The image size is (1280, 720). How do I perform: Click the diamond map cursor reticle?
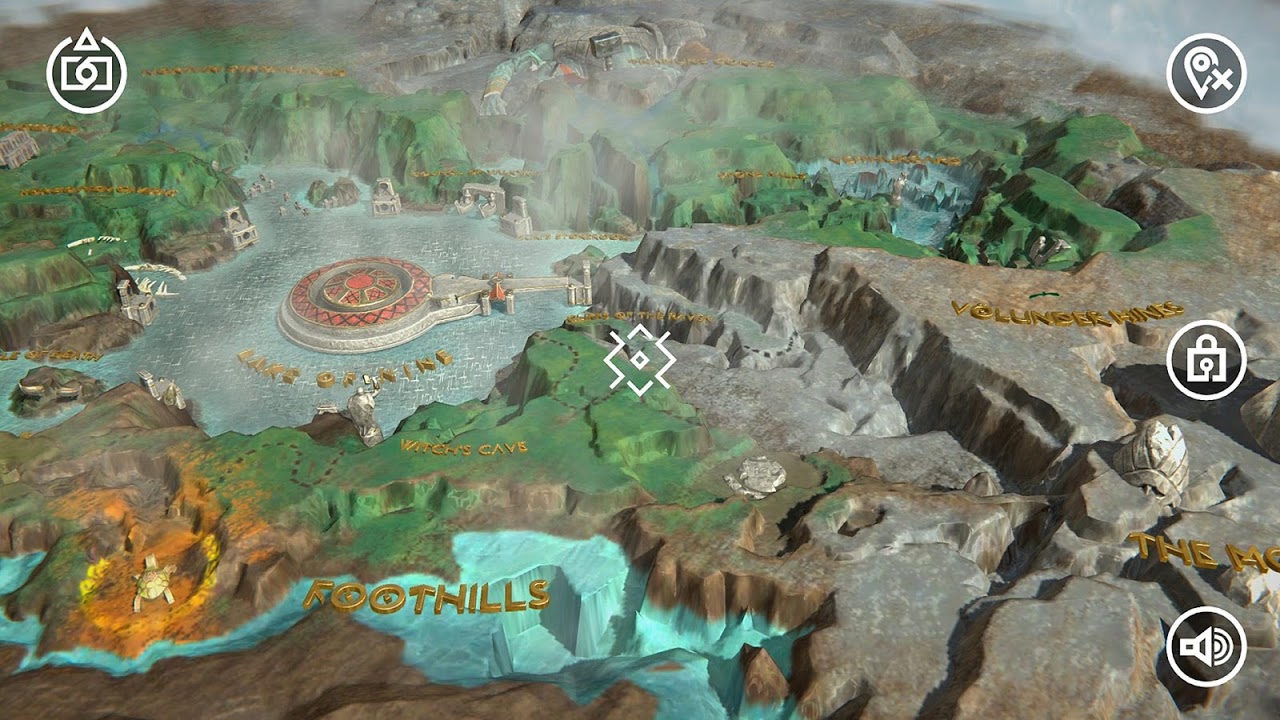[x=640, y=358]
